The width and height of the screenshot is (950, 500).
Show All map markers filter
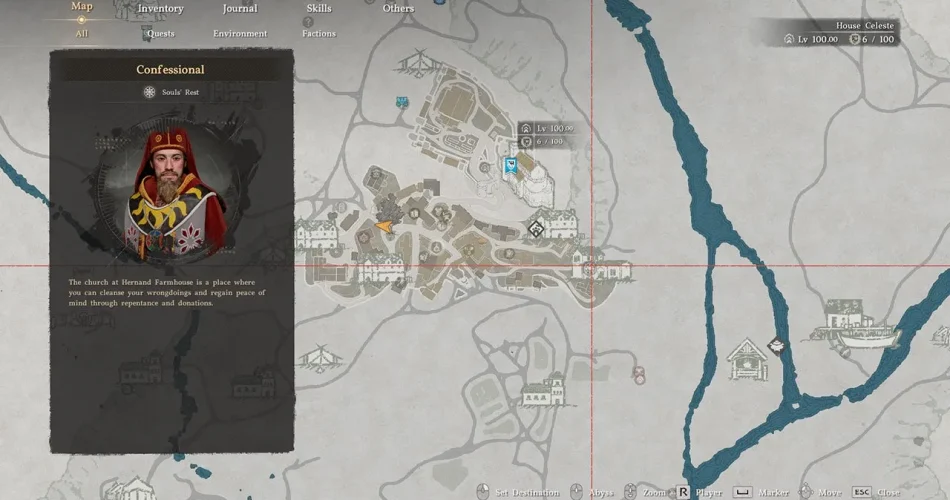pyautogui.click(x=81, y=33)
